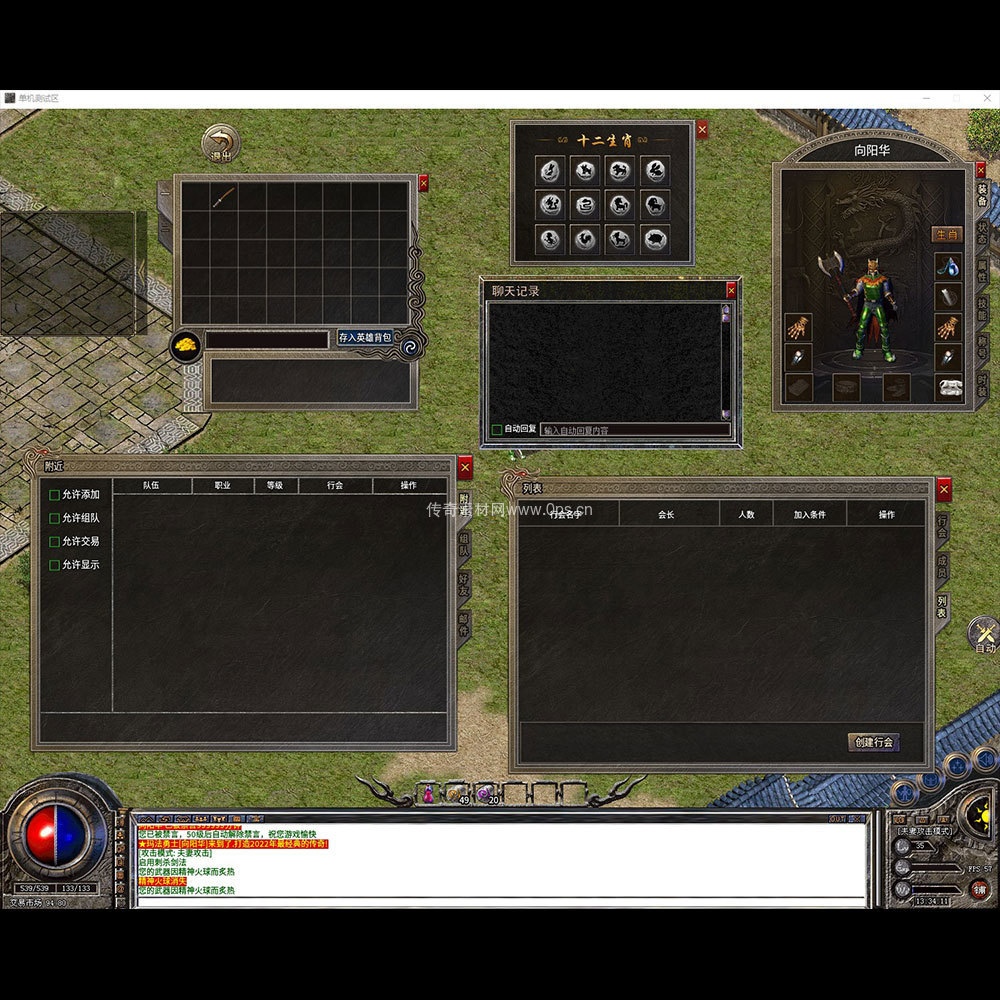
Task: Select the pig zodiac icon
Action: click(x=655, y=240)
